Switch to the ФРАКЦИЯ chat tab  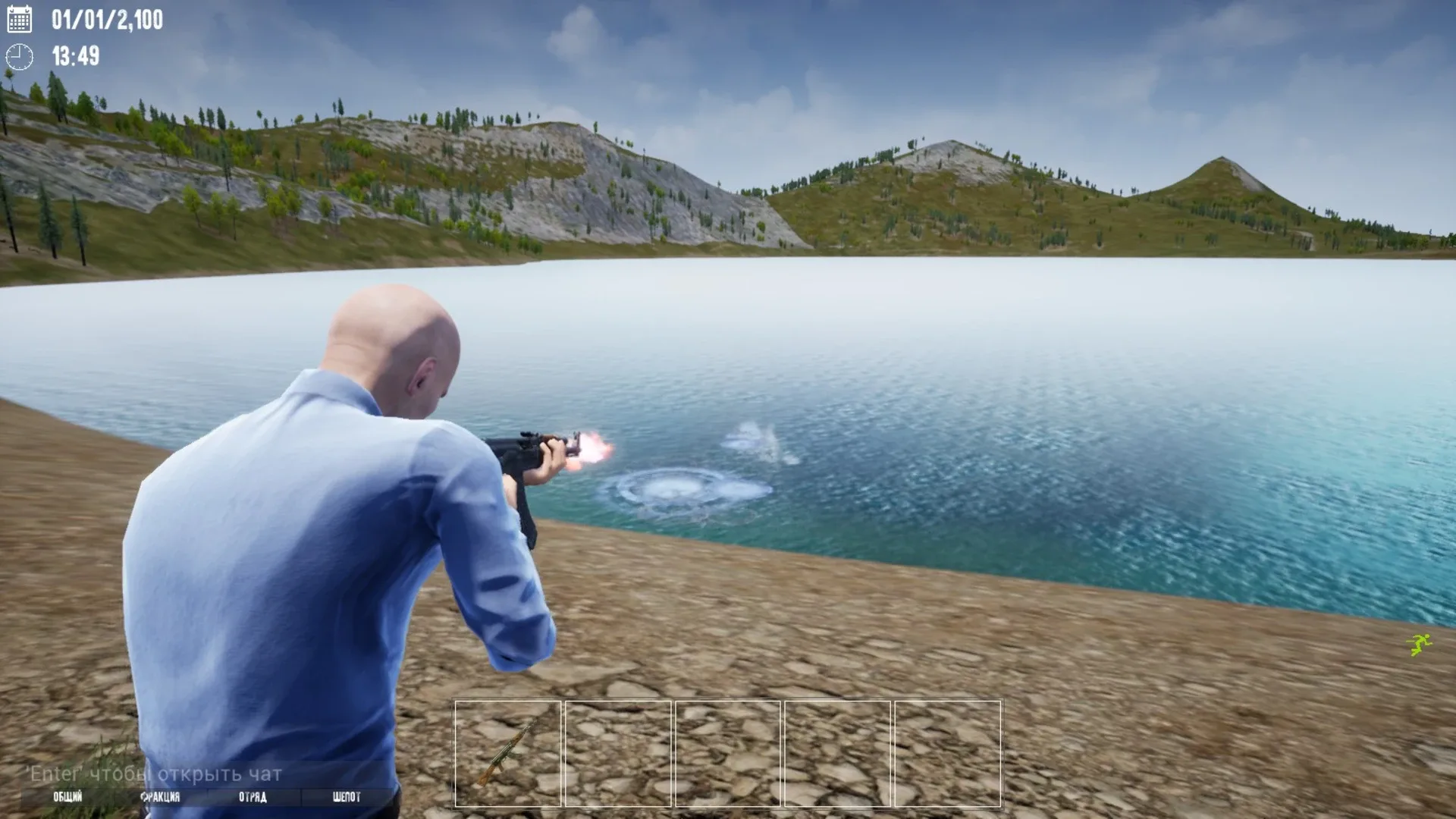pos(162,797)
